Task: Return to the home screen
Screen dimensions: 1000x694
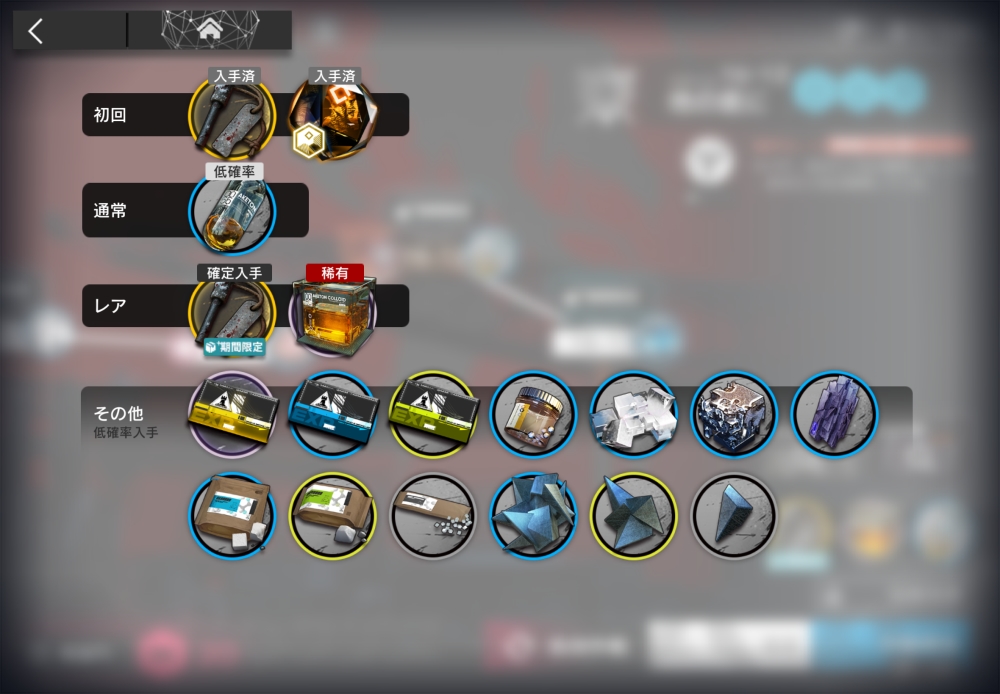Action: (210, 30)
